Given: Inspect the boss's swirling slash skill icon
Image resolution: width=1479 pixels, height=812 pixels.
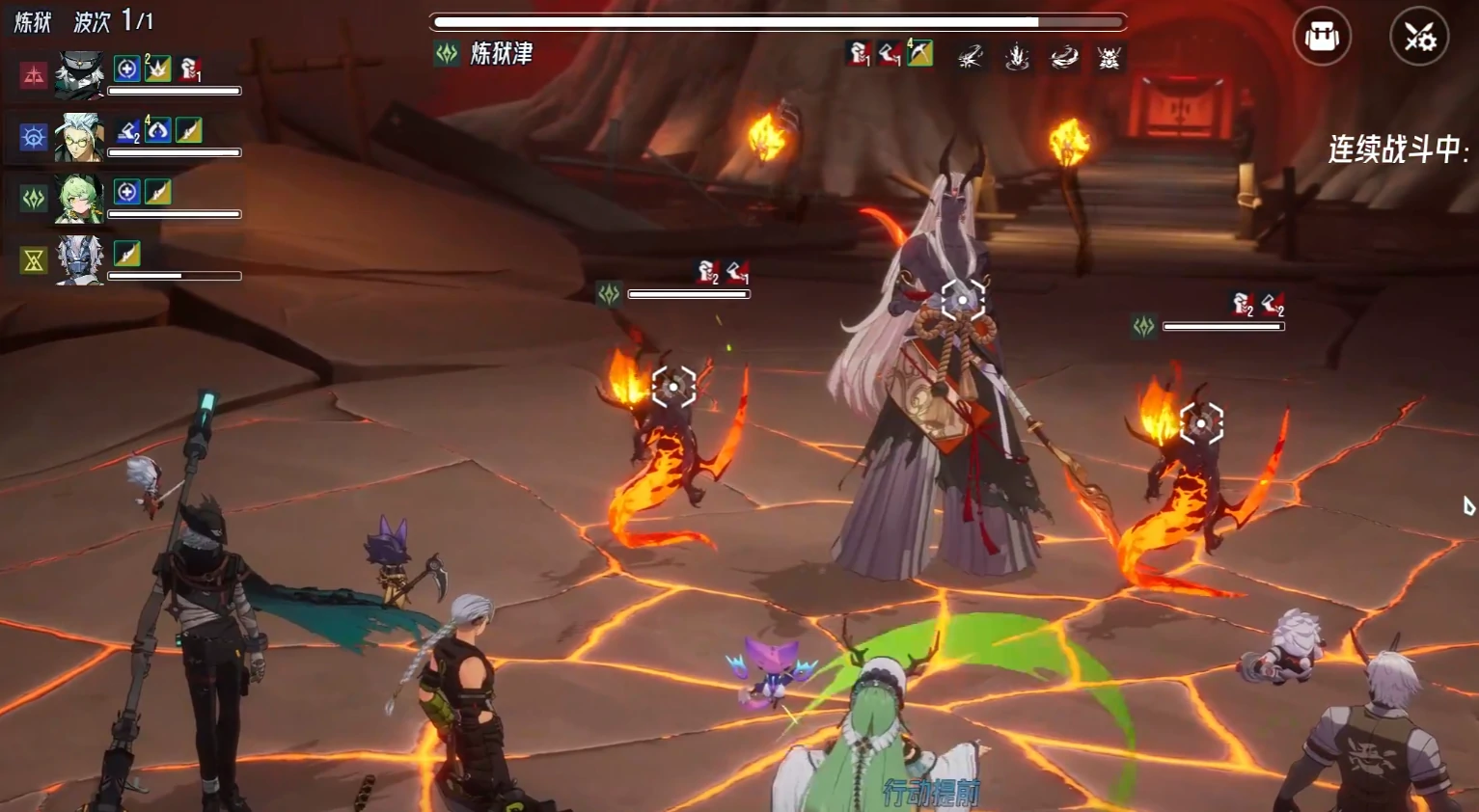Looking at the screenshot, I should coord(1063,57).
